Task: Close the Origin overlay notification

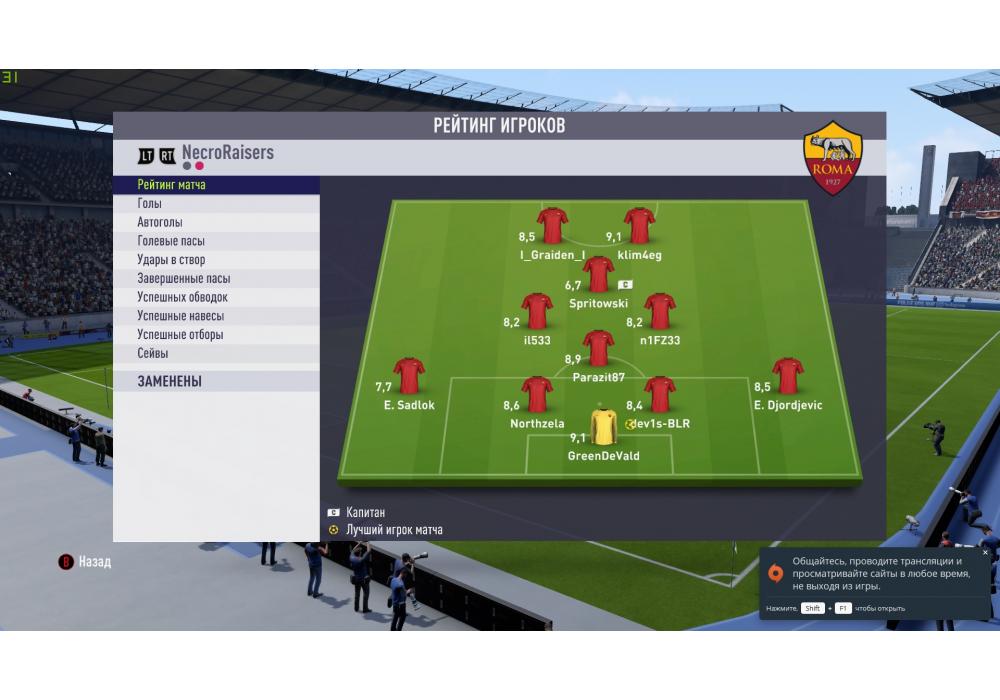Action: (x=985, y=552)
